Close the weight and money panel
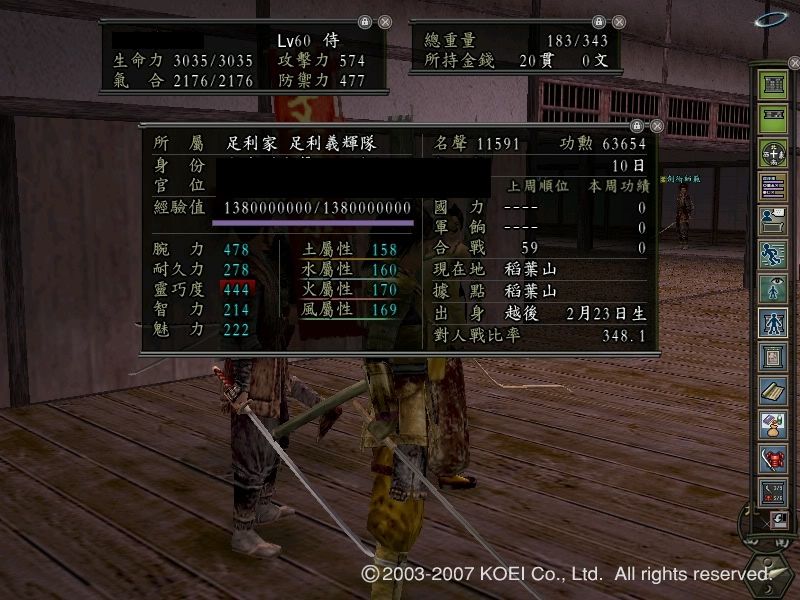Image resolution: width=800 pixels, height=600 pixels. click(x=618, y=22)
